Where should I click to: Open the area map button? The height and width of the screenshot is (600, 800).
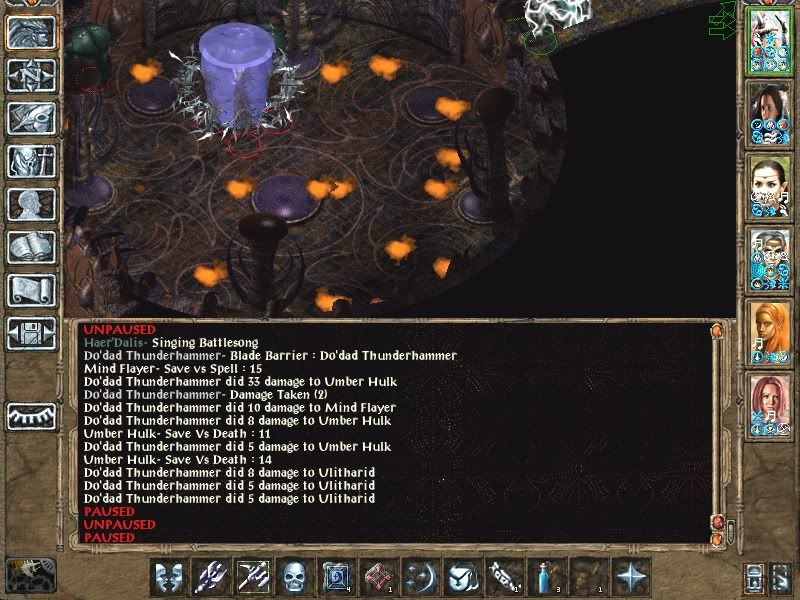point(30,74)
